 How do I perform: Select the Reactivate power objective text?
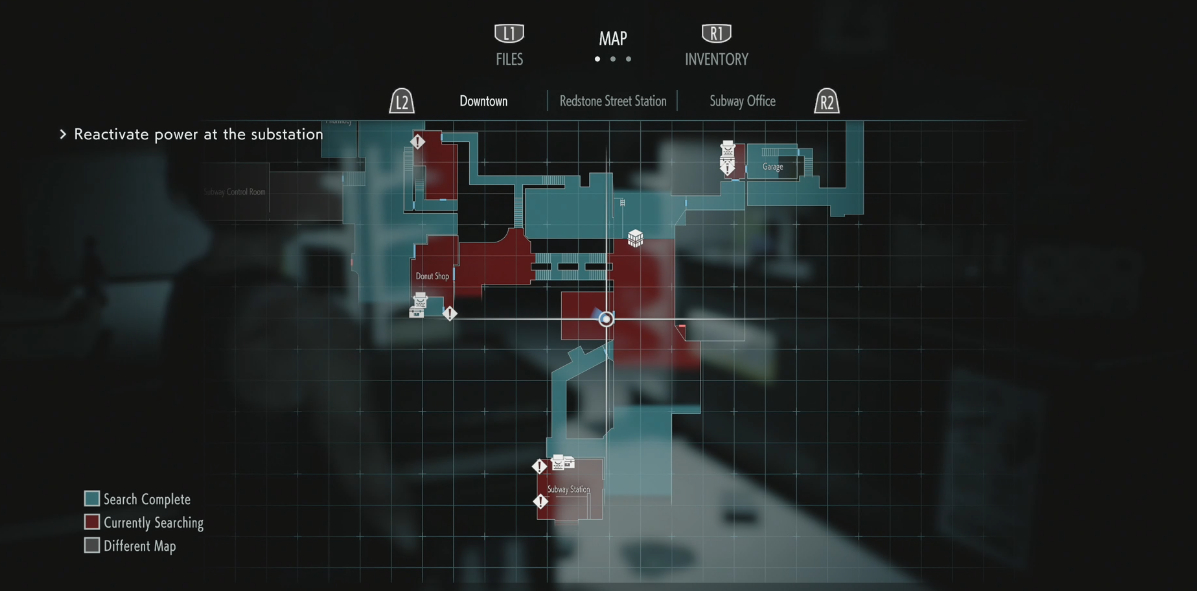(198, 134)
